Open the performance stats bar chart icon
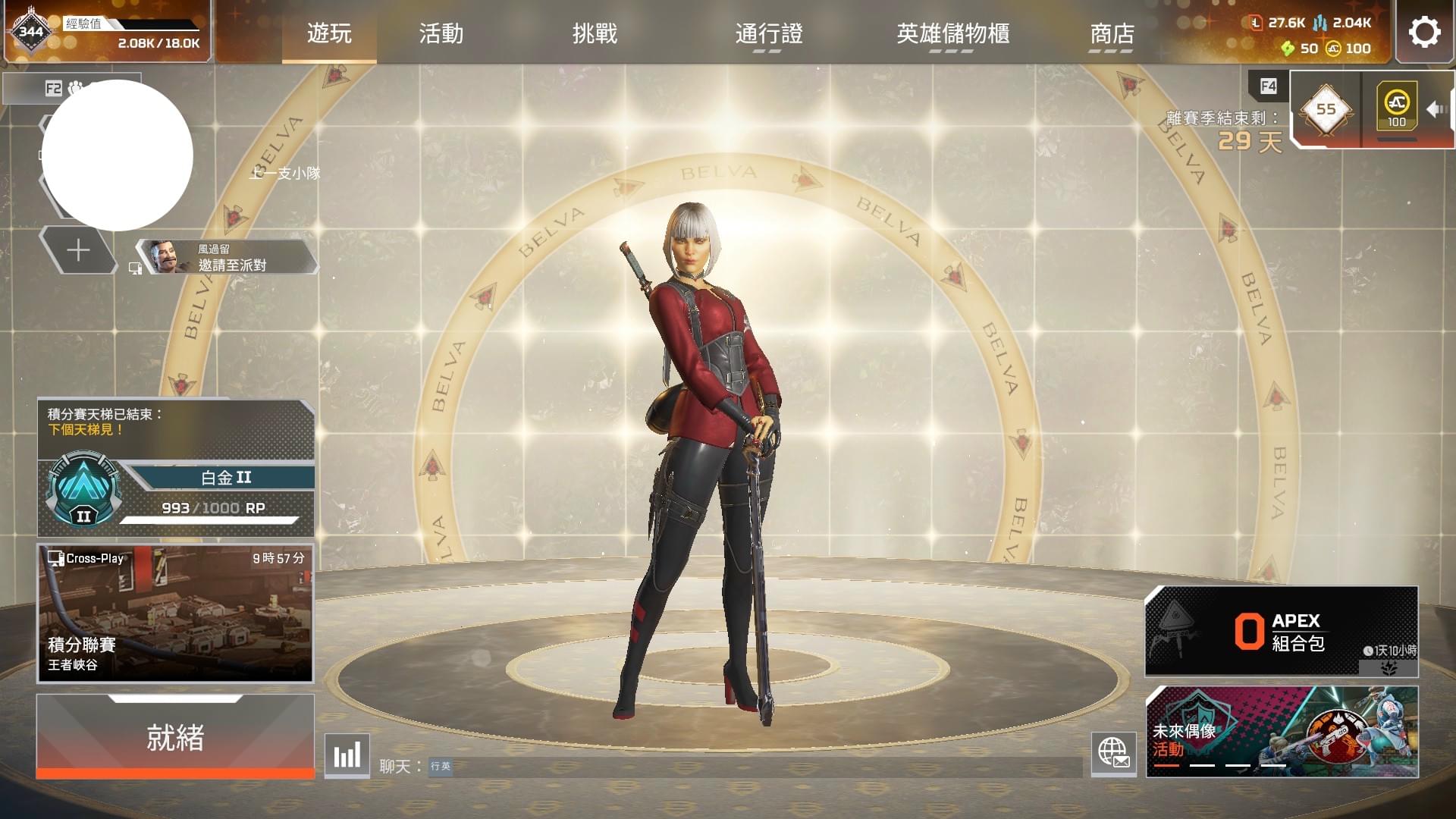 (x=347, y=756)
